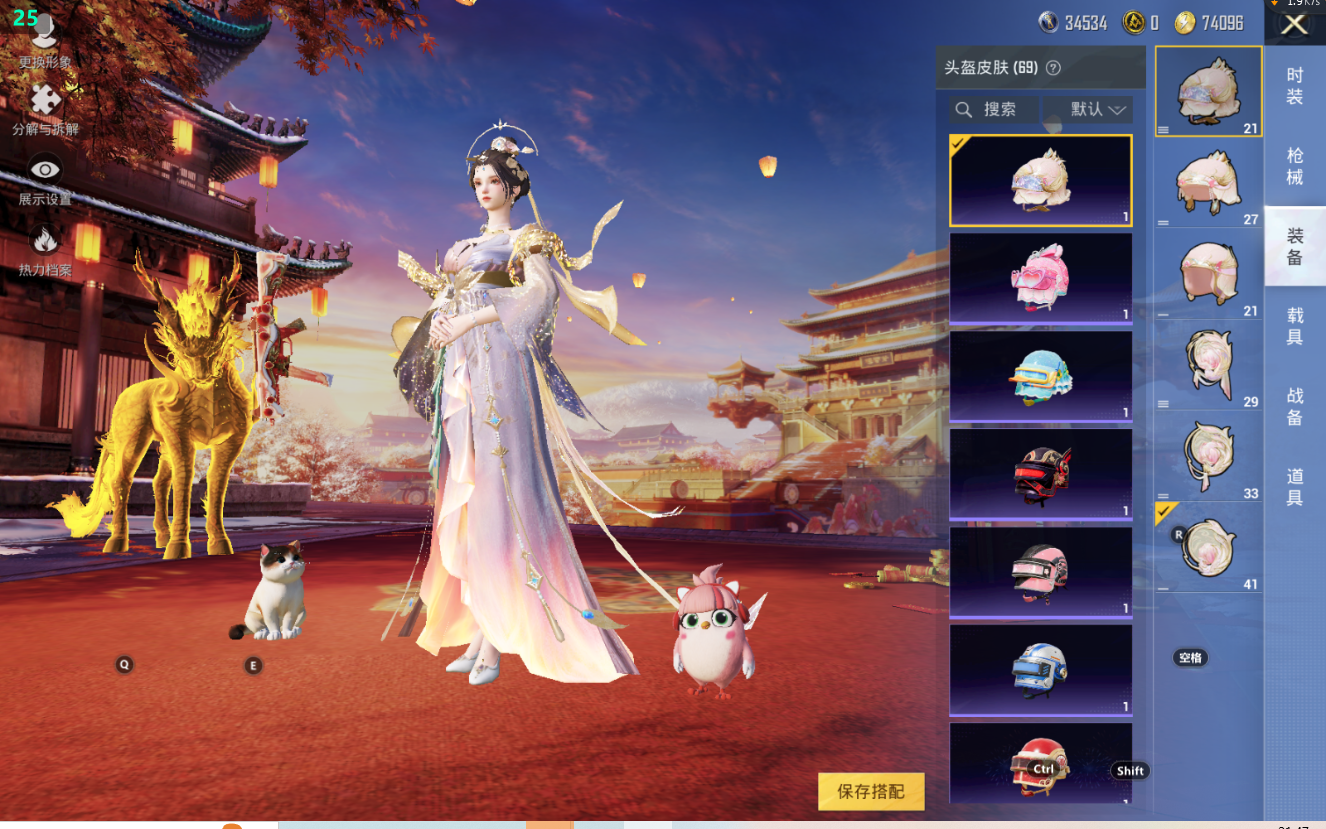Open 分解与拆解 puzzle icon
Image resolution: width=1326 pixels, height=829 pixels.
(x=45, y=109)
